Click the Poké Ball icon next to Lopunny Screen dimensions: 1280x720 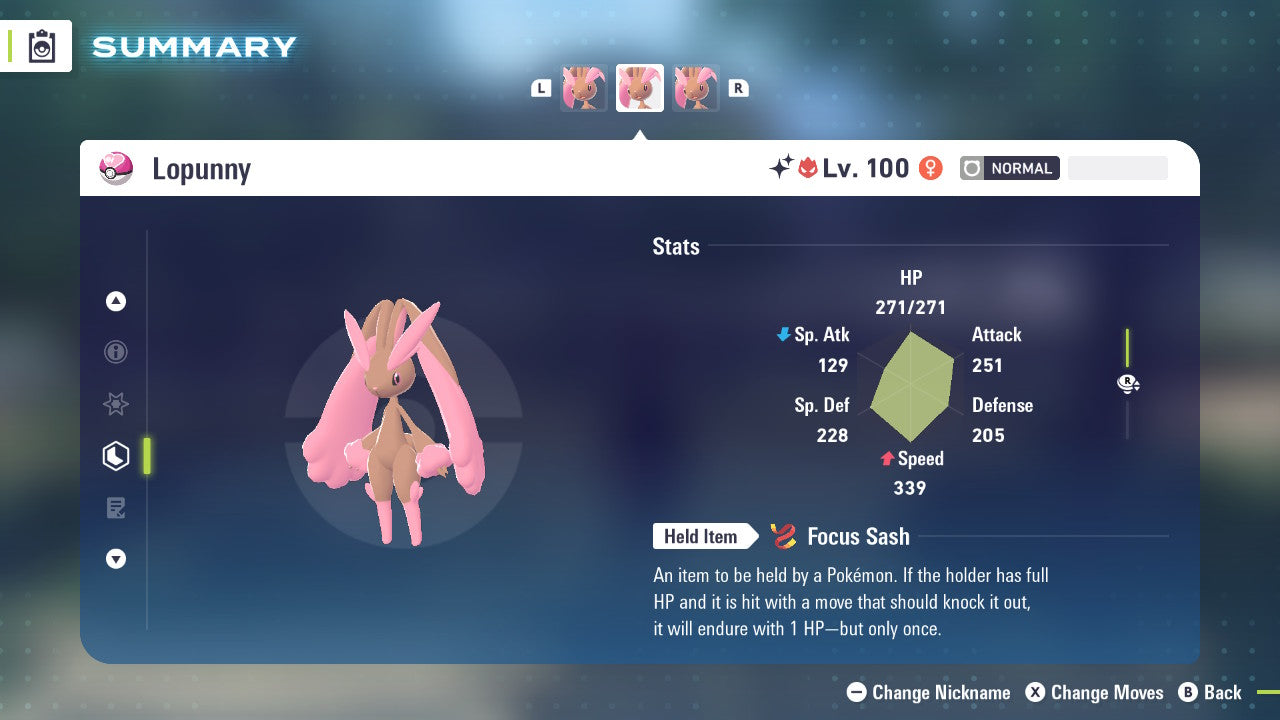[117, 168]
